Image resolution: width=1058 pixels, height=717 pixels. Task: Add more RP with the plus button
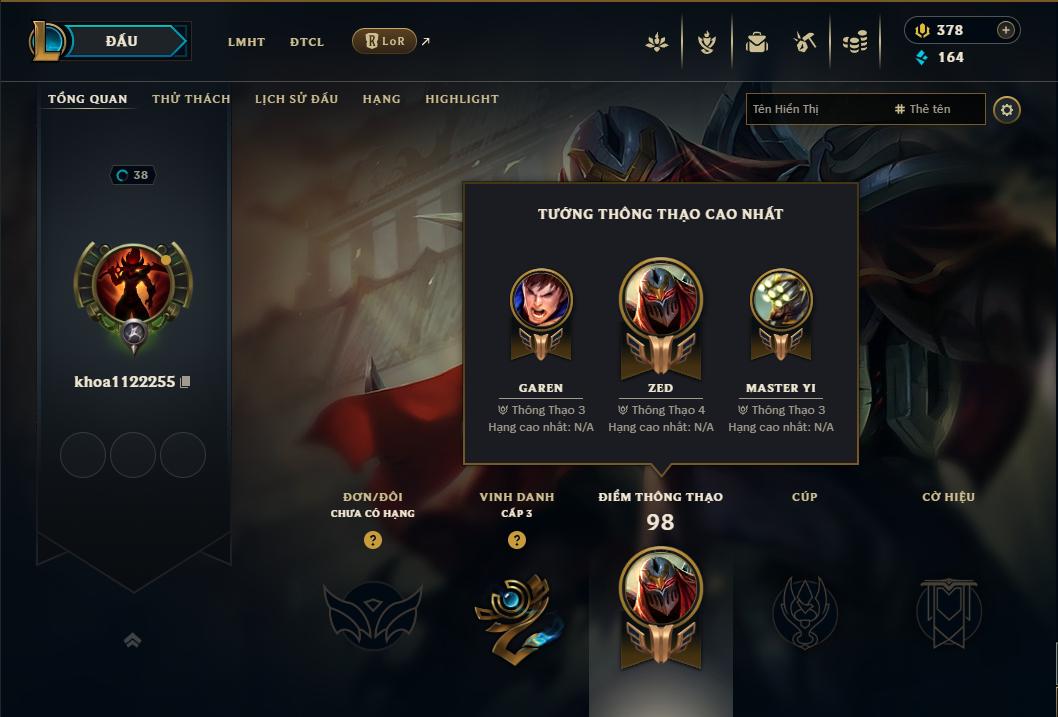click(1006, 30)
